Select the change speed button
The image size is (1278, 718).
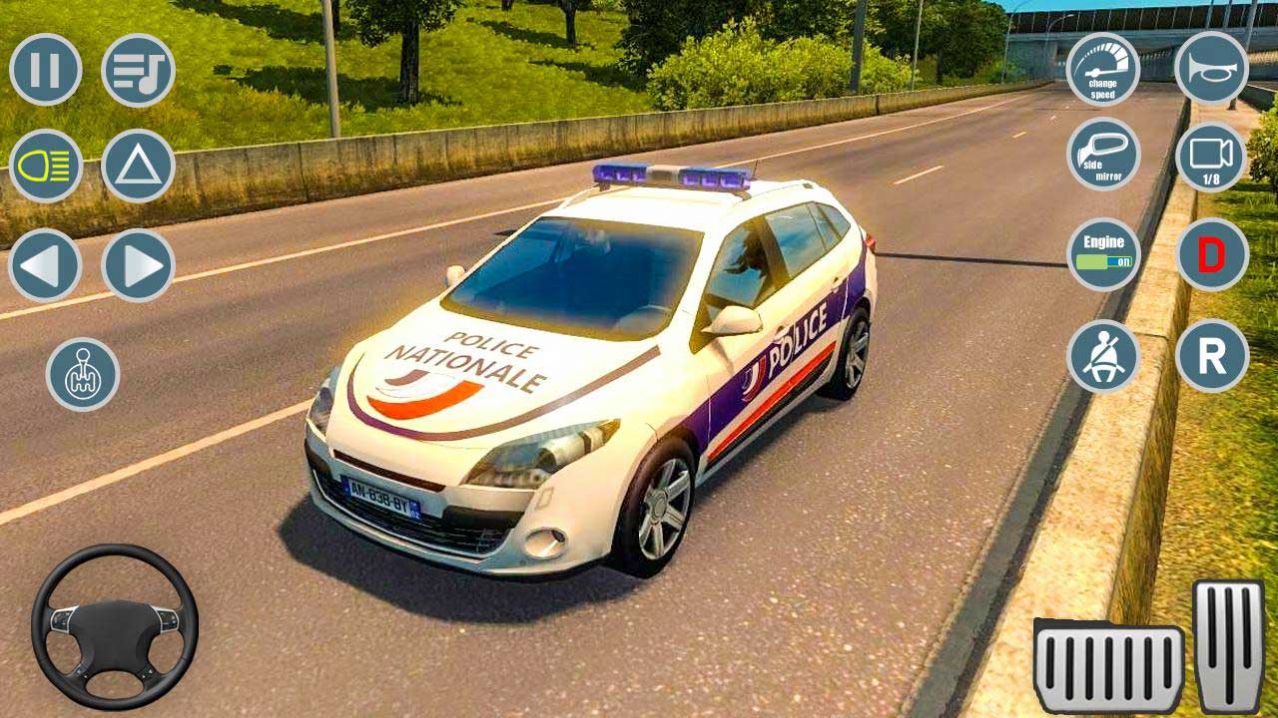click(x=1103, y=69)
